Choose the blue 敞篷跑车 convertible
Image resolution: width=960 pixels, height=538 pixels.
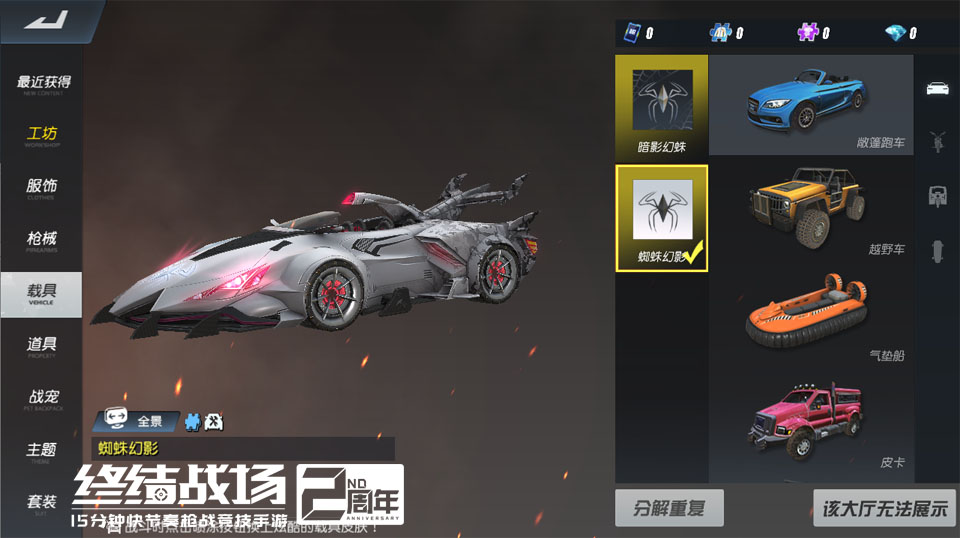pos(811,104)
